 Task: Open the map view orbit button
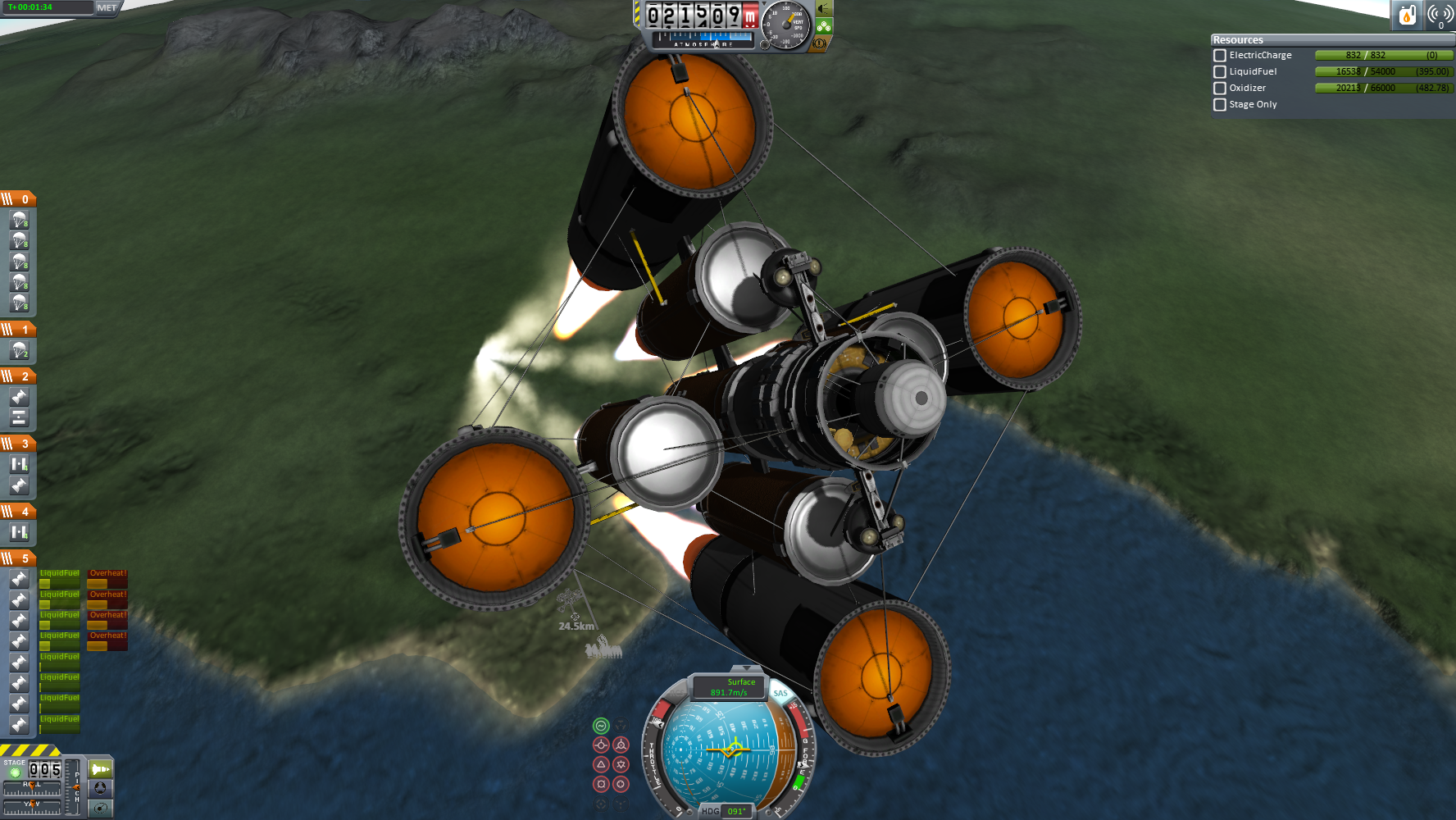click(100, 809)
